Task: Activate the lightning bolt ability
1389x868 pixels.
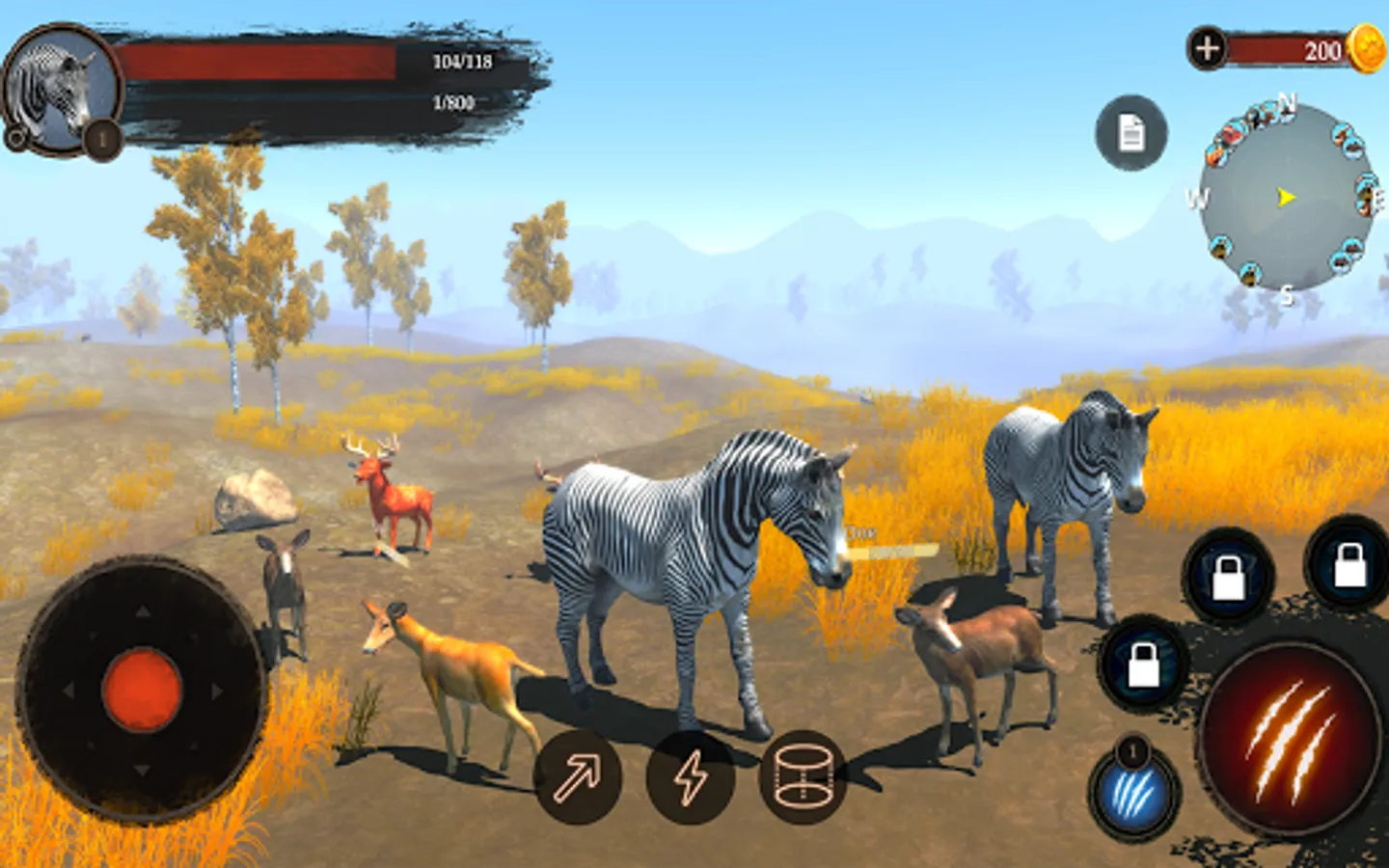Action: pos(690,777)
